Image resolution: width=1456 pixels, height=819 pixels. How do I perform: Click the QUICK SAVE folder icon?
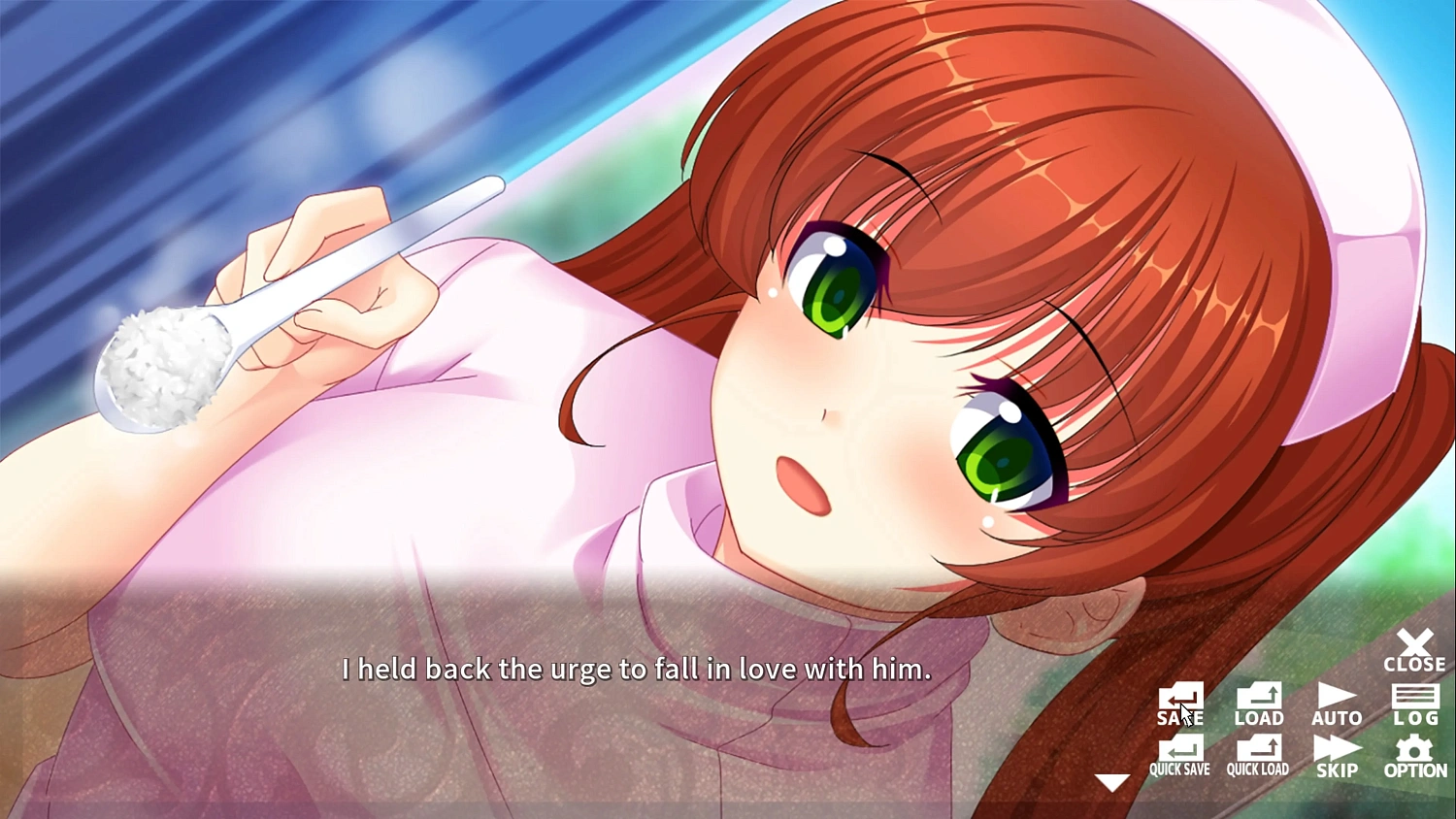click(1179, 749)
